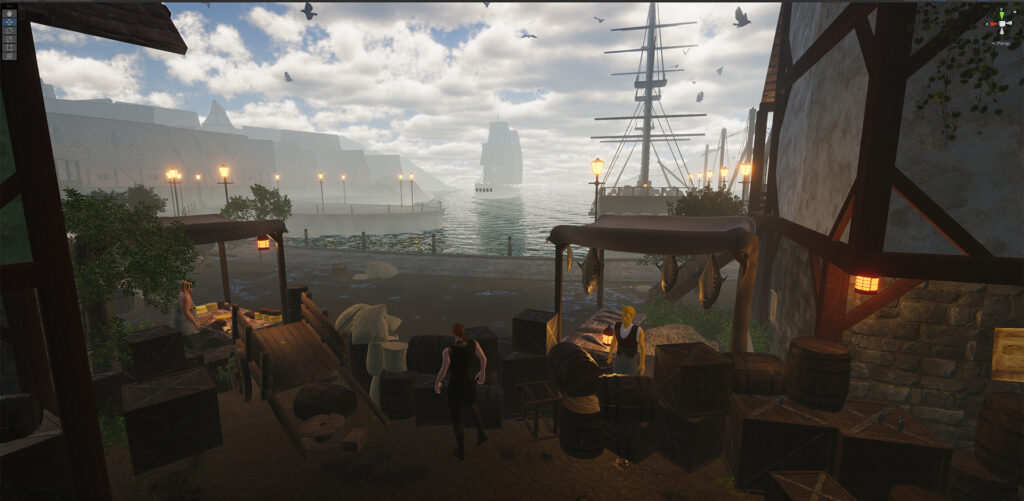Toggle the Persp projection label under the gizmo

click(1001, 43)
